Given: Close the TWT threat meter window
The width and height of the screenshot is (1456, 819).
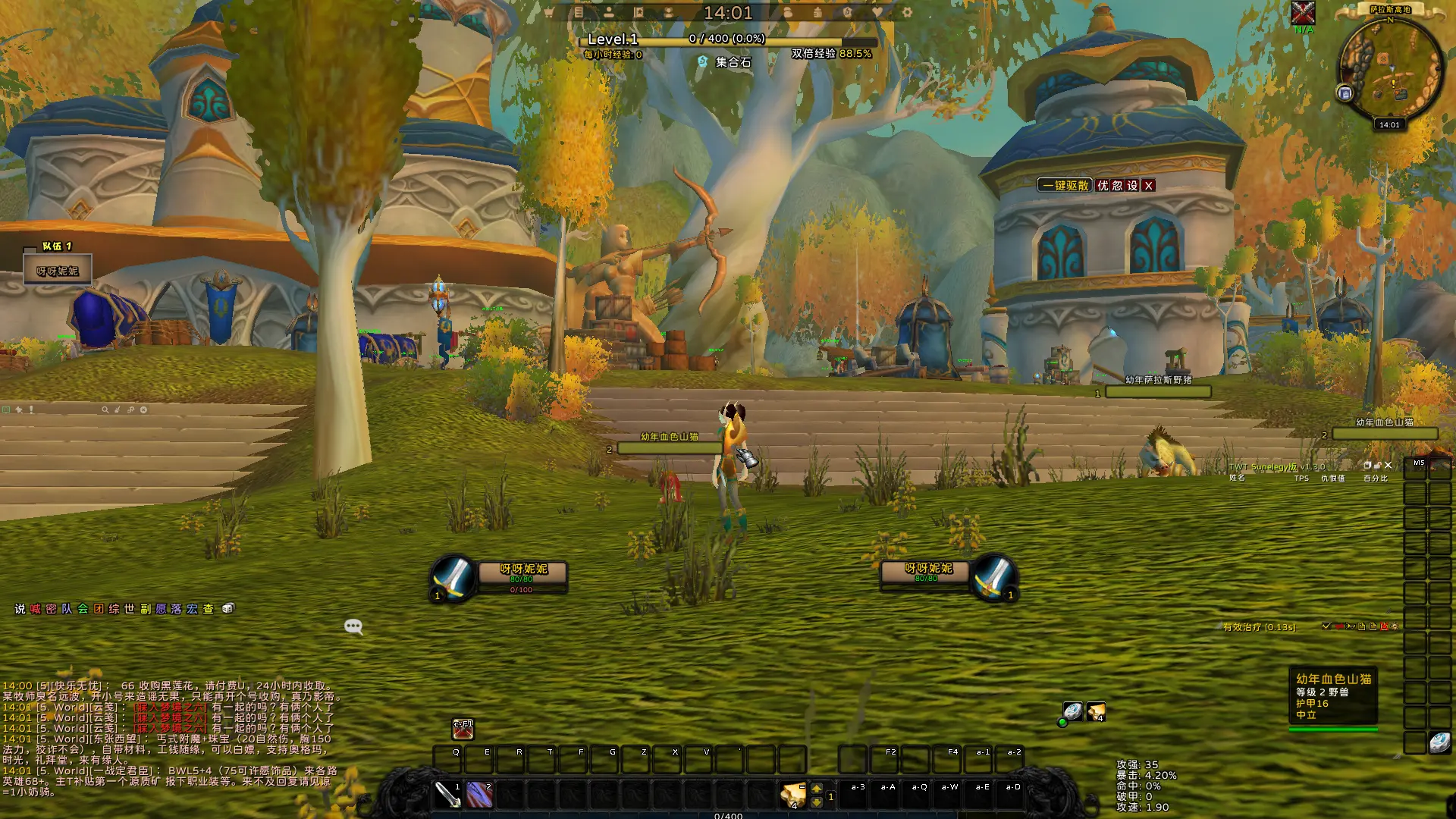Looking at the screenshot, I should click(x=1389, y=466).
